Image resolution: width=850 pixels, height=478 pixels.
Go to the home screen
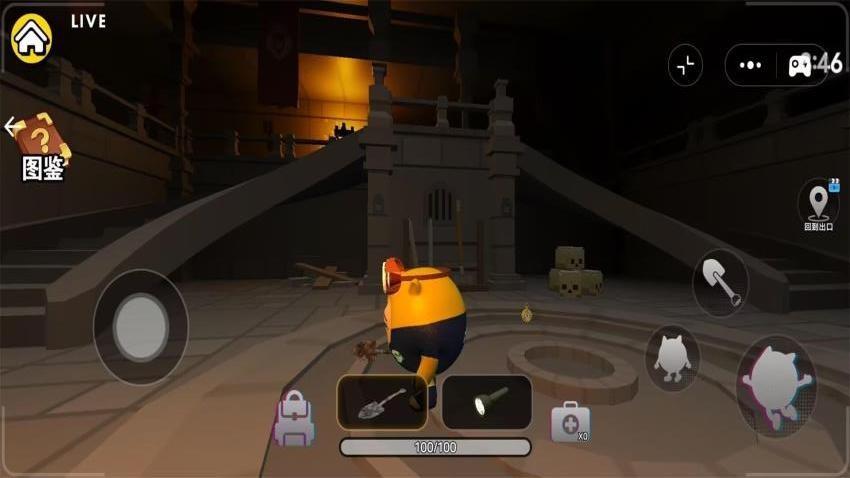(x=31, y=38)
